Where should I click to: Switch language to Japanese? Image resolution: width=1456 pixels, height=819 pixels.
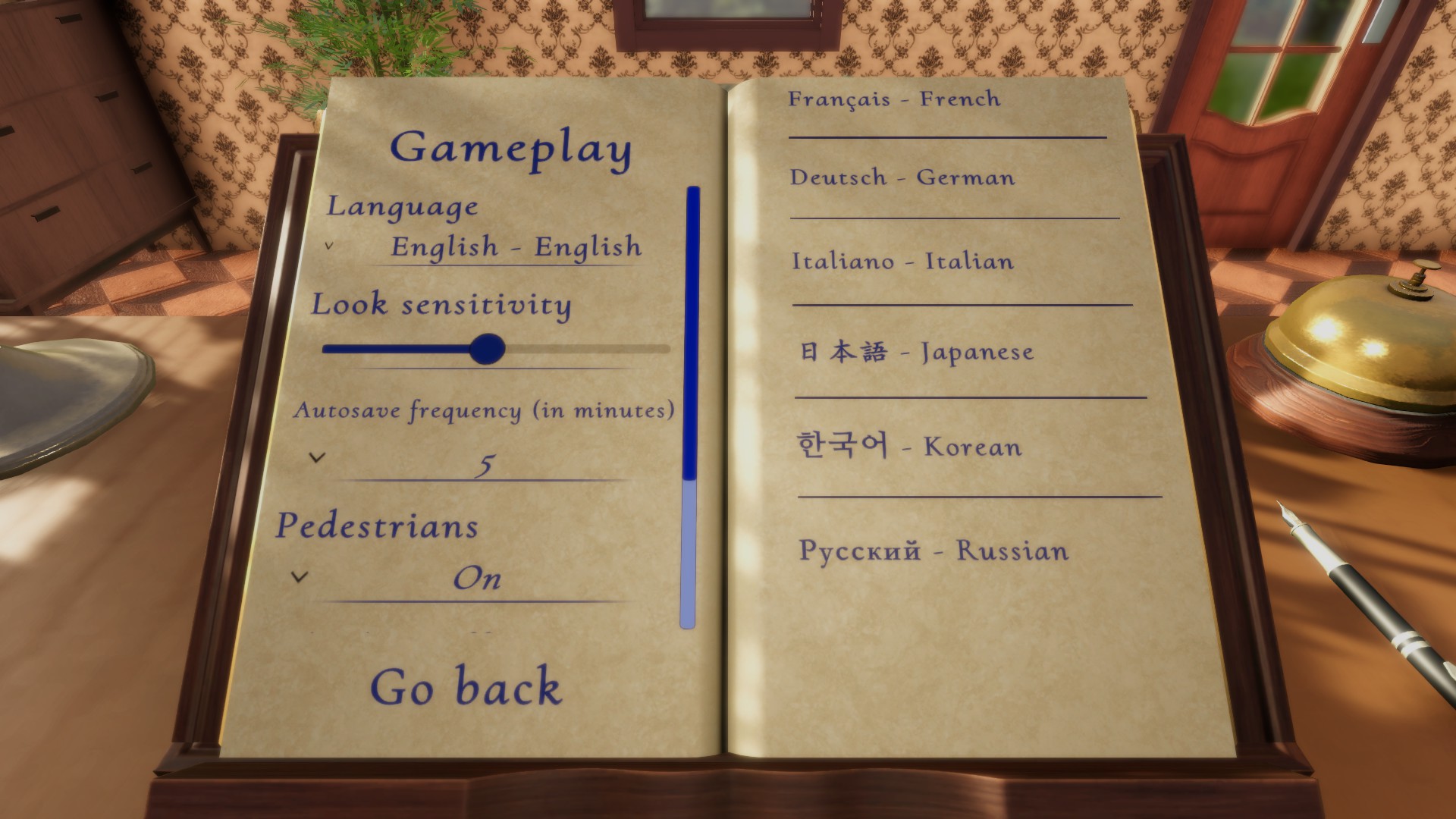point(917,353)
